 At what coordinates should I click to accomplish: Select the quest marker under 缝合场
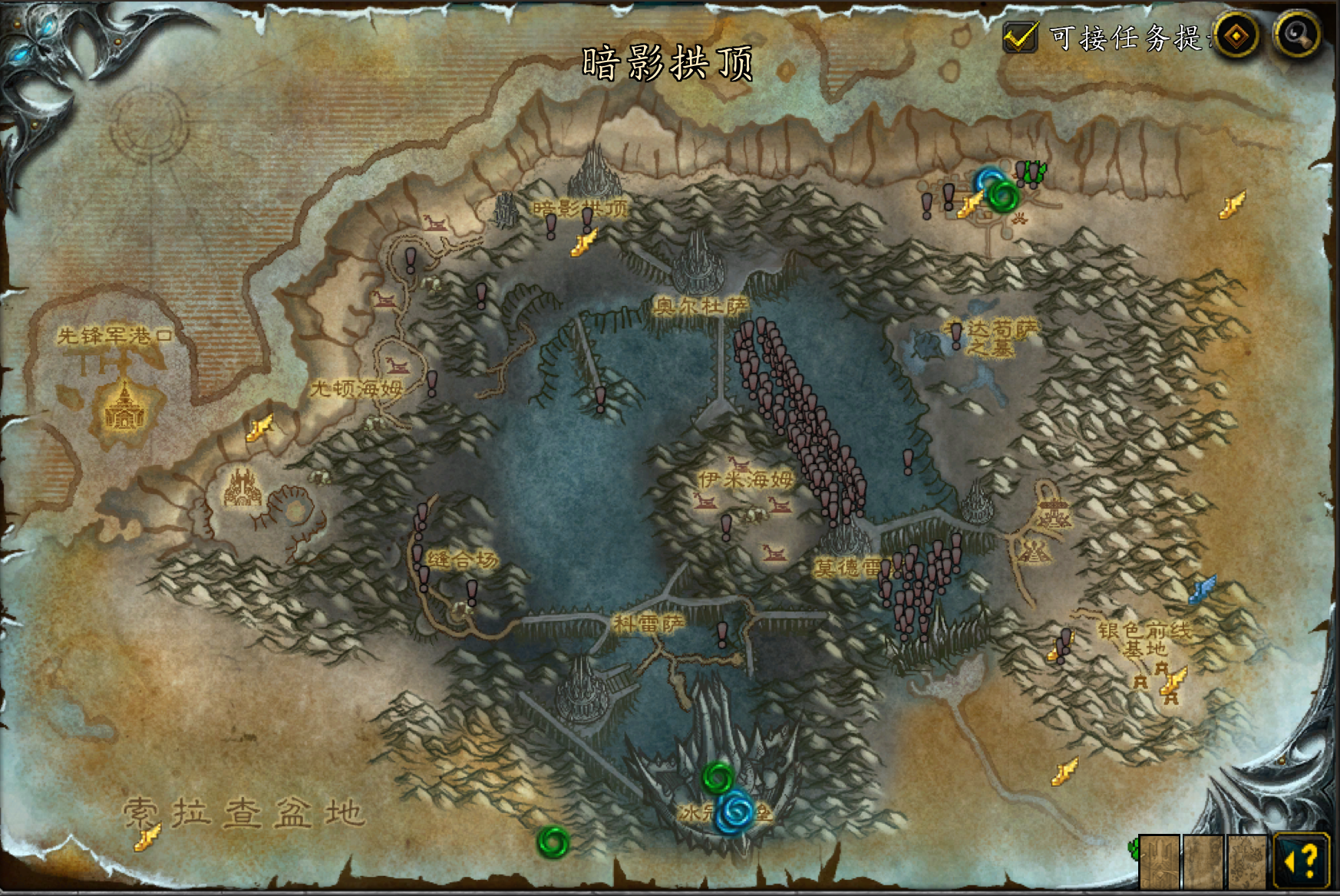click(x=472, y=591)
